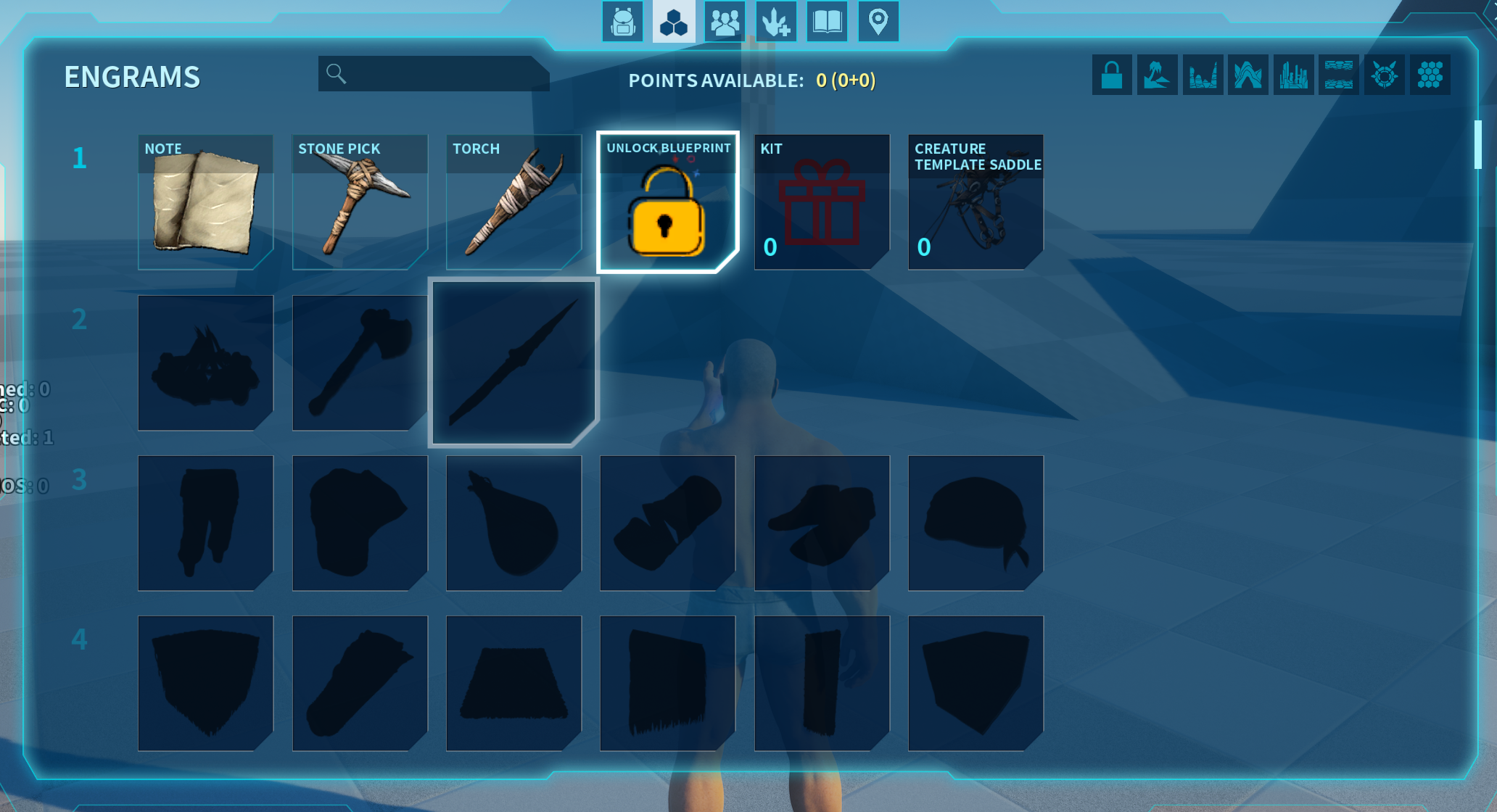Toggle the city skyline map filter

pos(1293,75)
